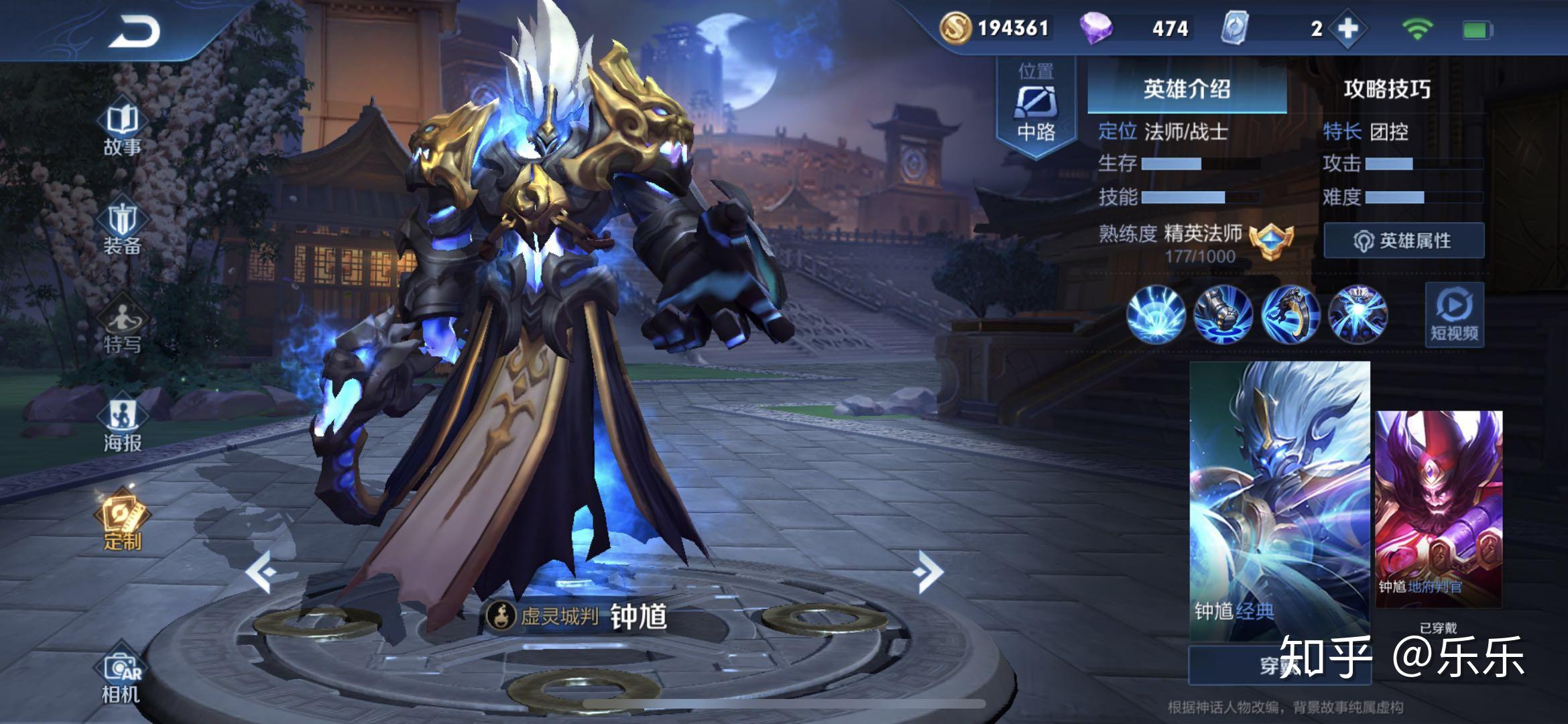The image size is (1568, 724).
Task: View the armored fist skill icon
Action: (1223, 314)
